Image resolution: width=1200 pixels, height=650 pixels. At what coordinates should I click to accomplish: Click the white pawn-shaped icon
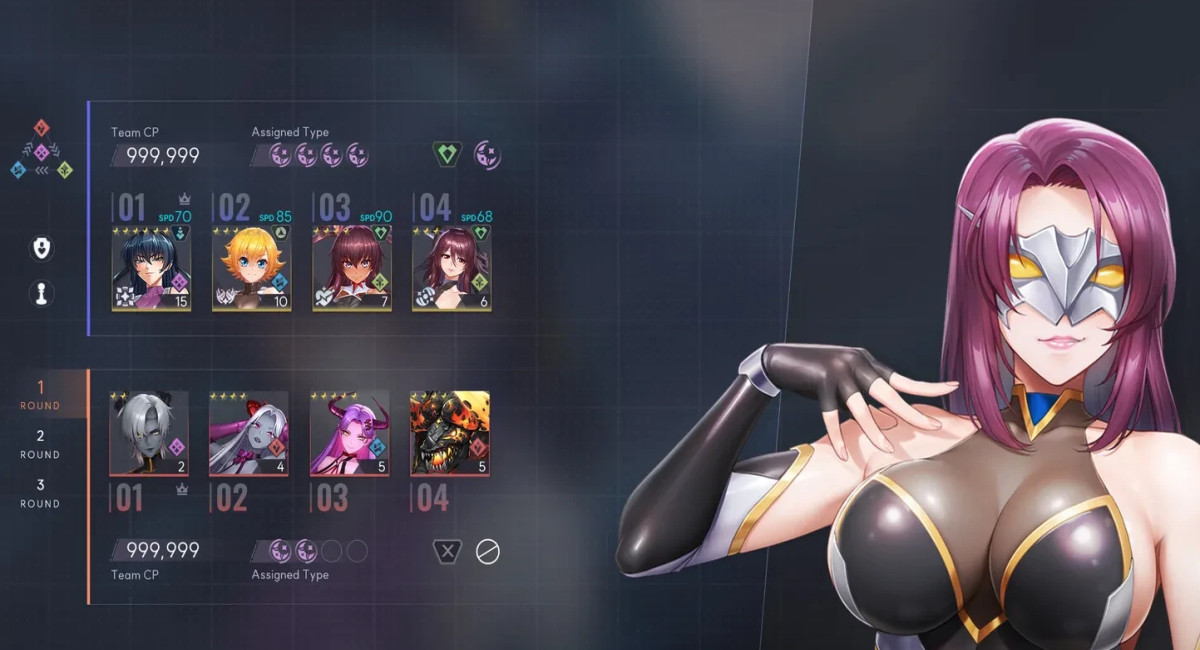click(42, 294)
